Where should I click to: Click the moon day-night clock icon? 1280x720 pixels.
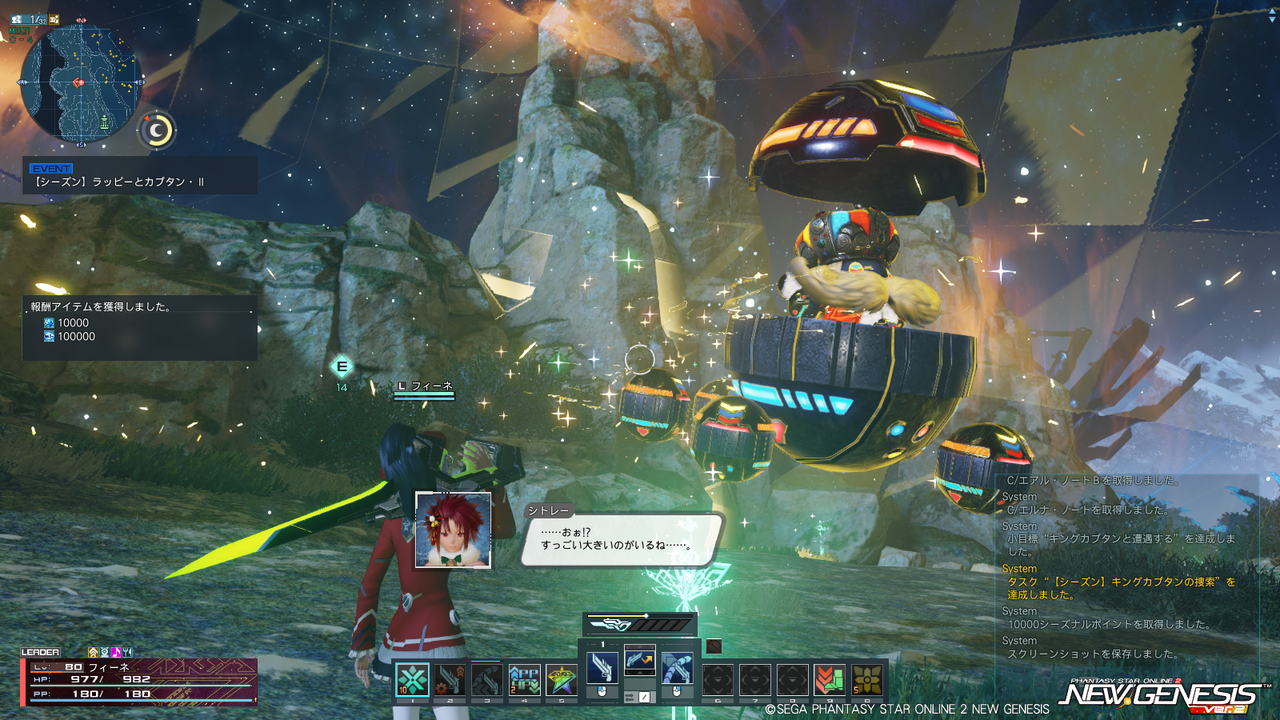click(156, 130)
